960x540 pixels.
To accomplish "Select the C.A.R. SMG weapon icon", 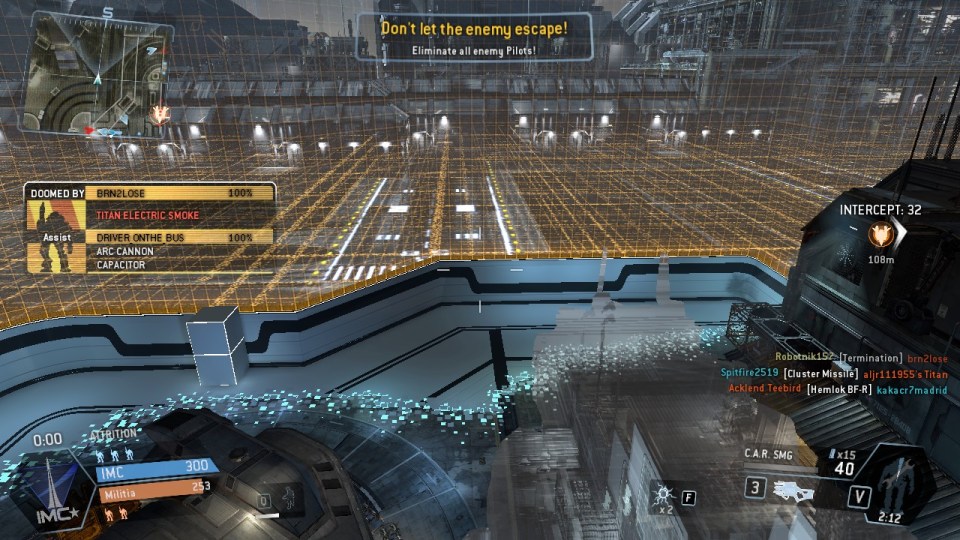I will point(793,489).
